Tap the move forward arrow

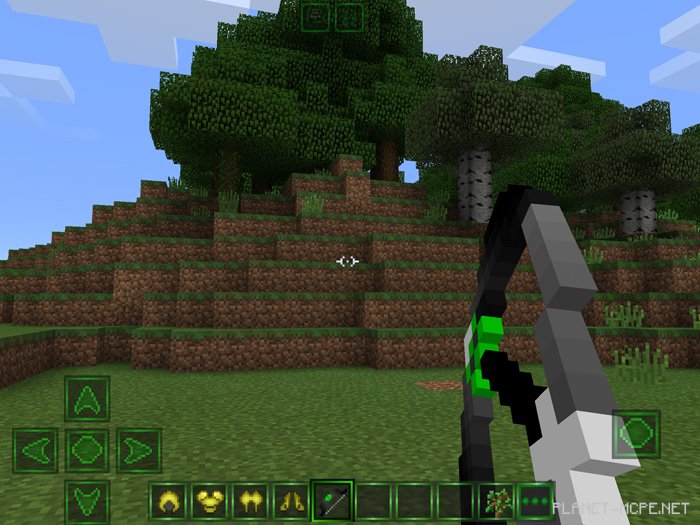[x=87, y=398]
